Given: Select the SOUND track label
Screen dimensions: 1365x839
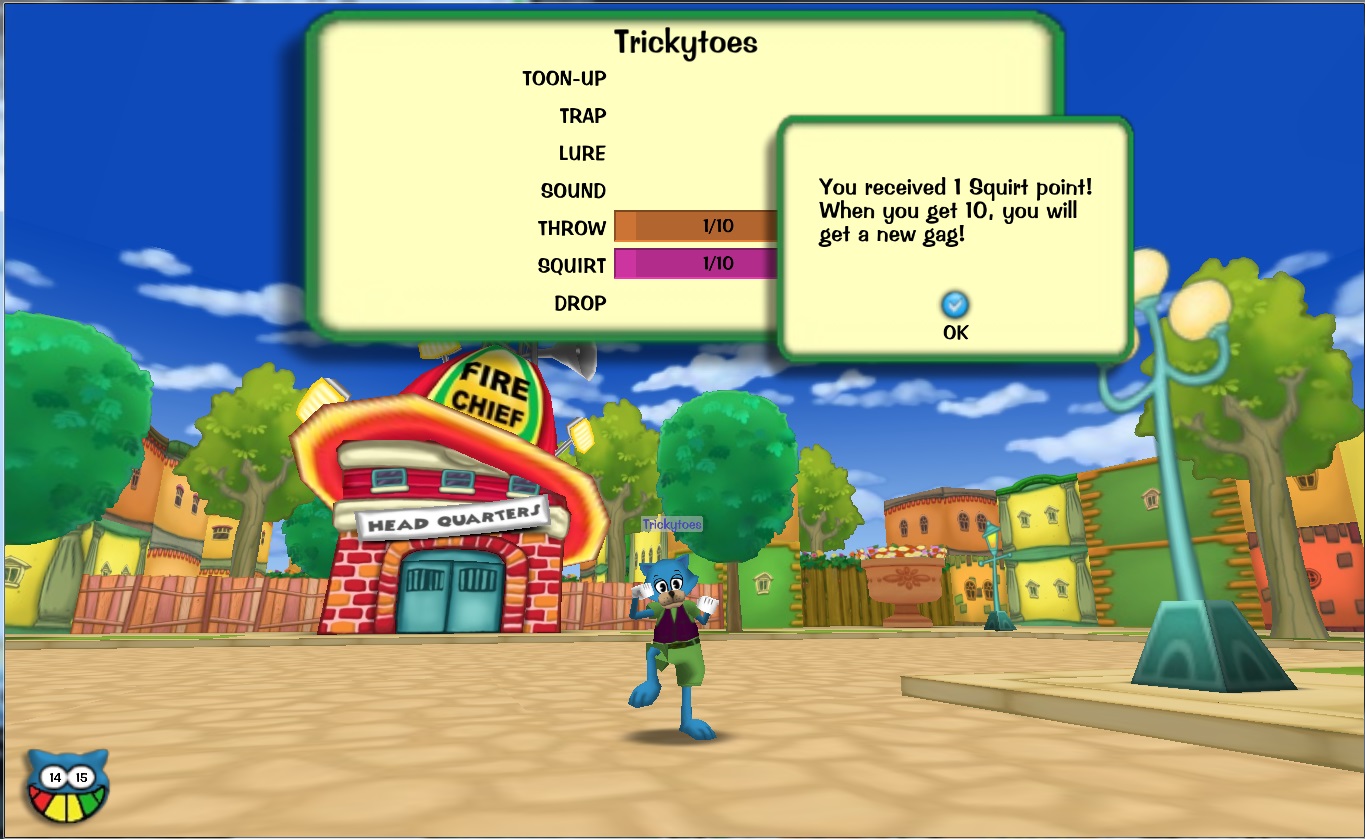Looking at the screenshot, I should [575, 190].
